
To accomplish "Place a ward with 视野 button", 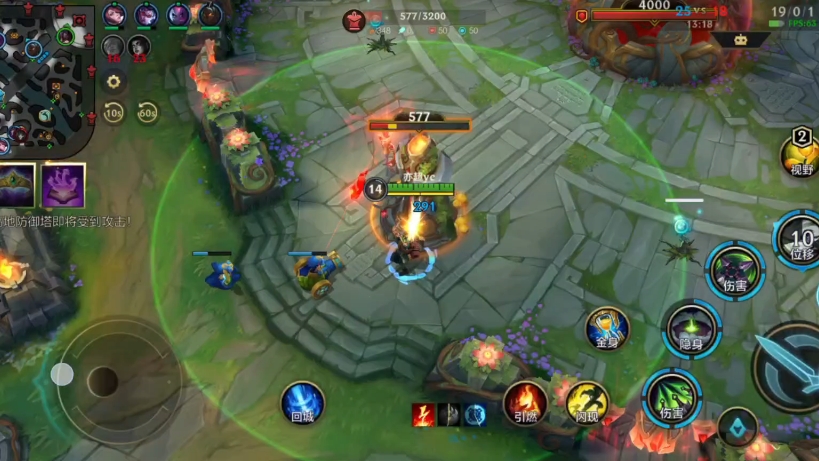I will [802, 157].
